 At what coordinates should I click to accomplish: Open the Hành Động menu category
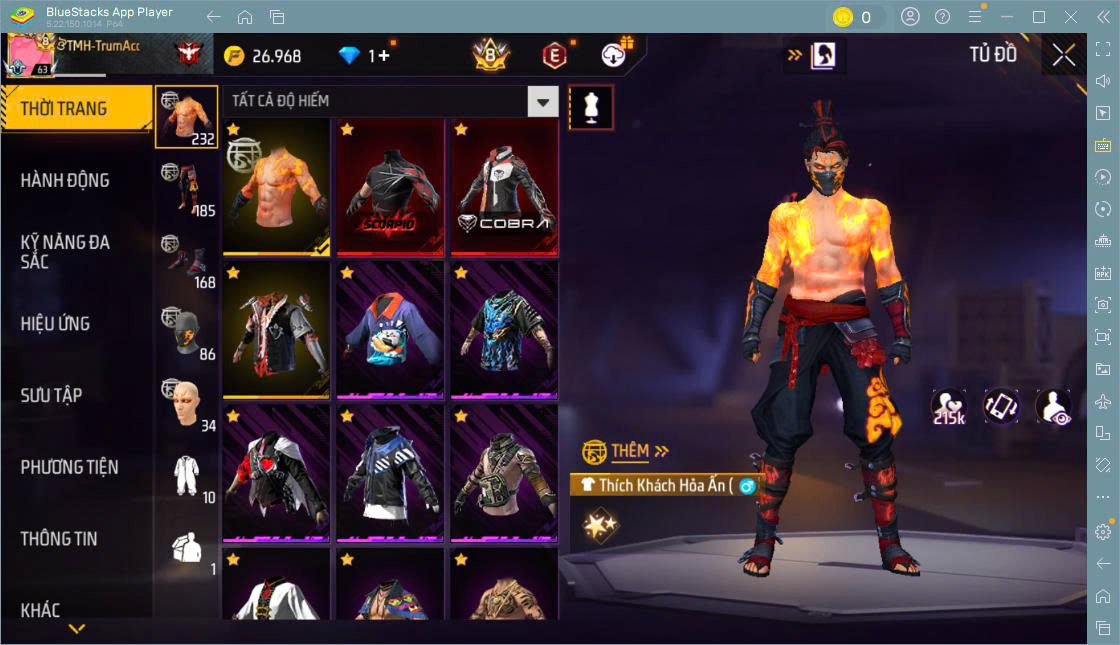click(x=65, y=181)
